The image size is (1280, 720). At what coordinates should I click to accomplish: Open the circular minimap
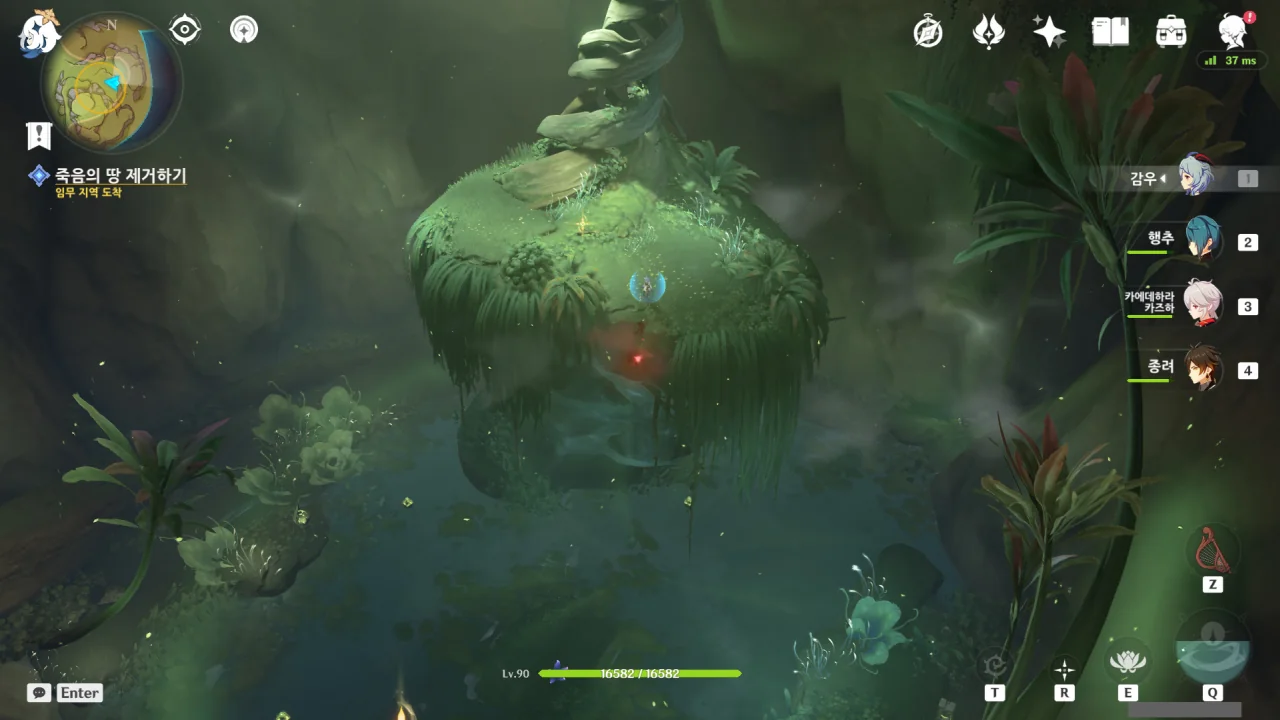pos(111,82)
